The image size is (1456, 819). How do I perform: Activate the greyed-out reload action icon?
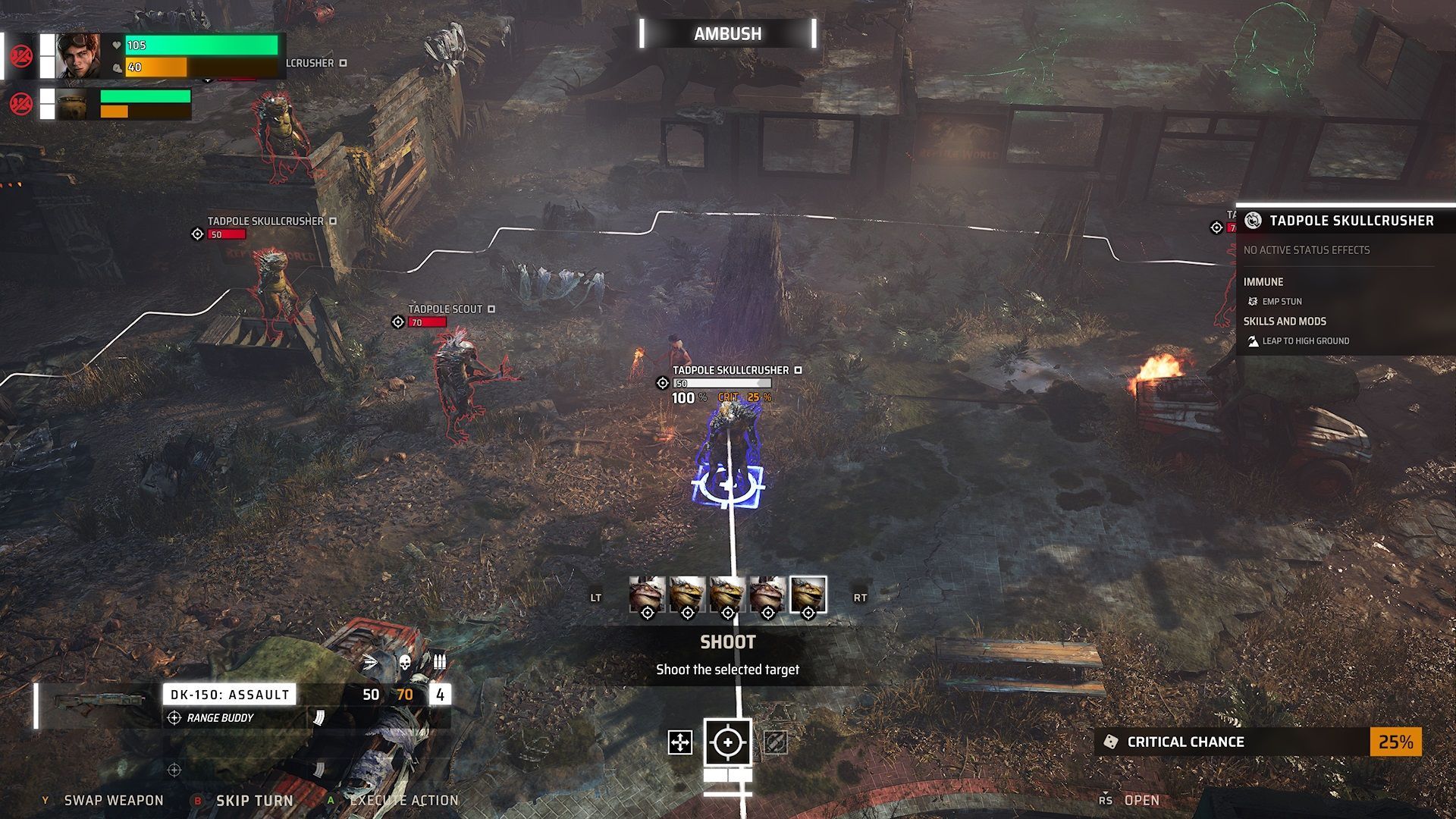[775, 742]
